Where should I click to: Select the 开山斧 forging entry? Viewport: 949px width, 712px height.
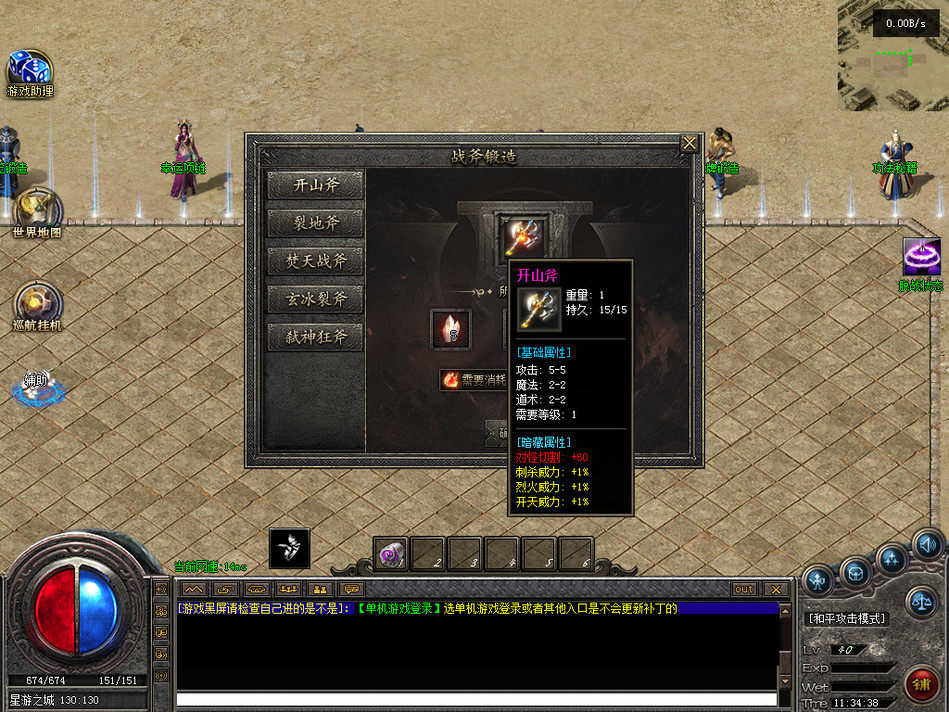click(316, 185)
